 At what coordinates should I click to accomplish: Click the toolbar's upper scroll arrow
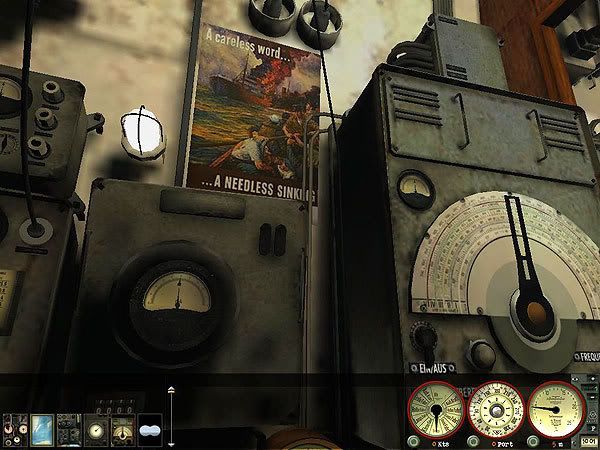click(x=171, y=390)
